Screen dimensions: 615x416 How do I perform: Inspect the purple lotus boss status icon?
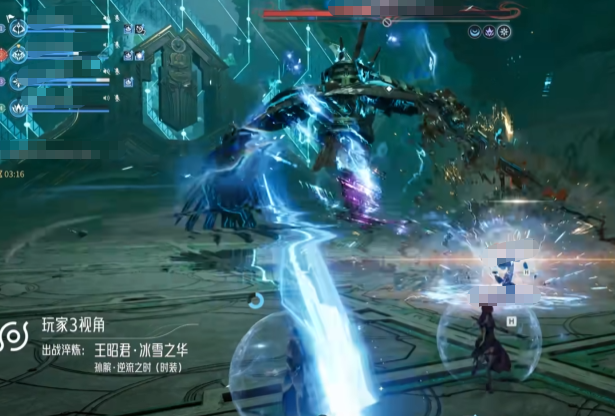(x=489, y=32)
